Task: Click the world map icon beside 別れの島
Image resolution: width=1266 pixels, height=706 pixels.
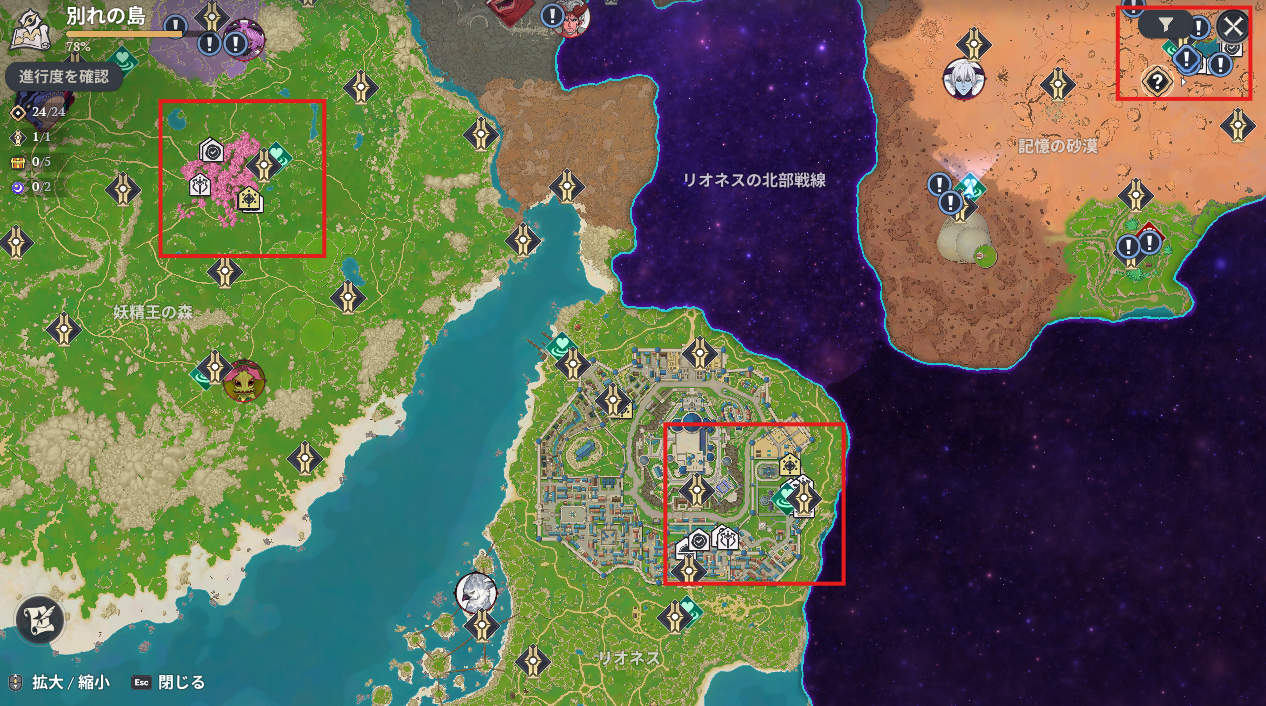Action: [x=29, y=29]
